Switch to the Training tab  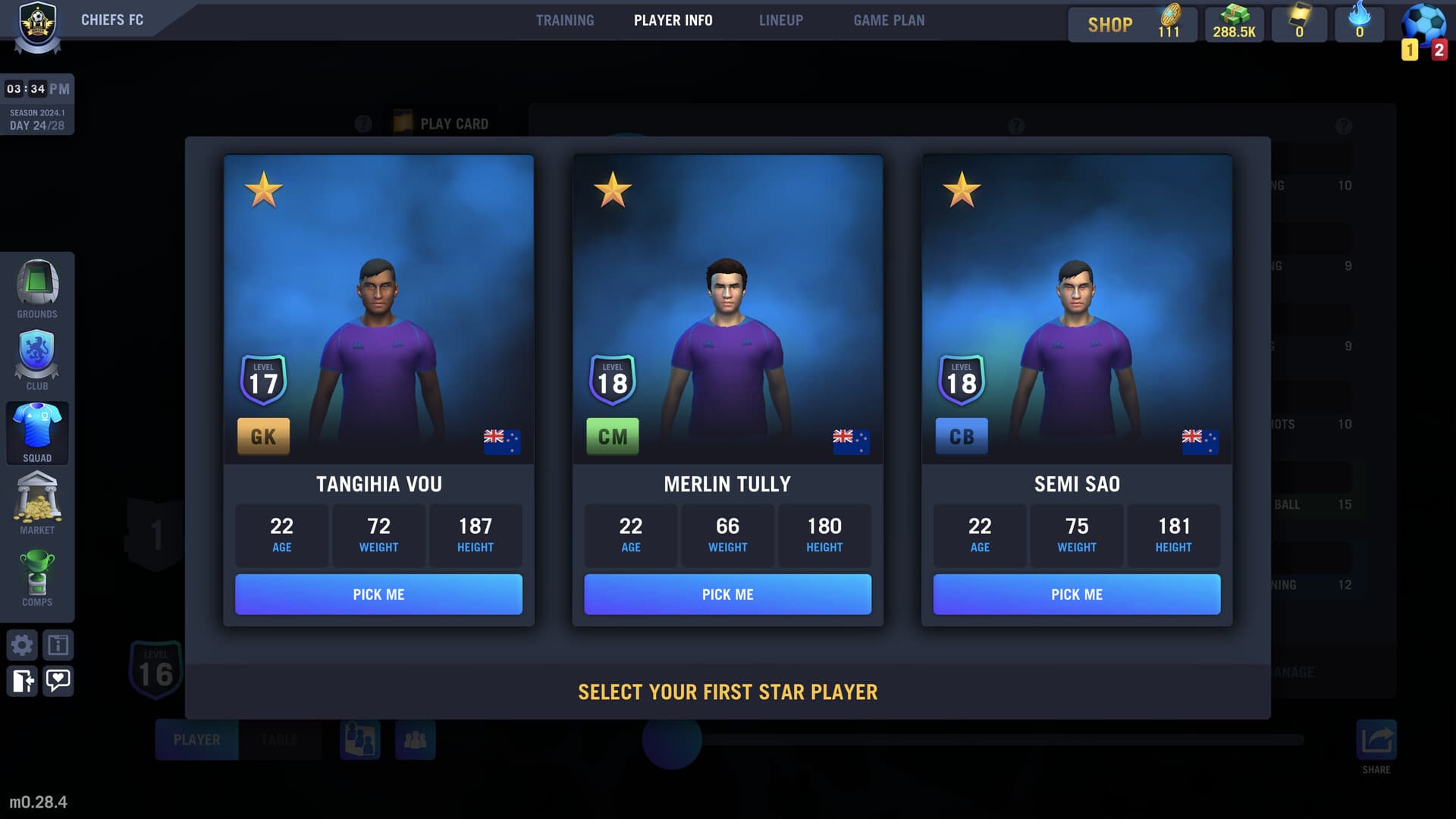click(565, 20)
